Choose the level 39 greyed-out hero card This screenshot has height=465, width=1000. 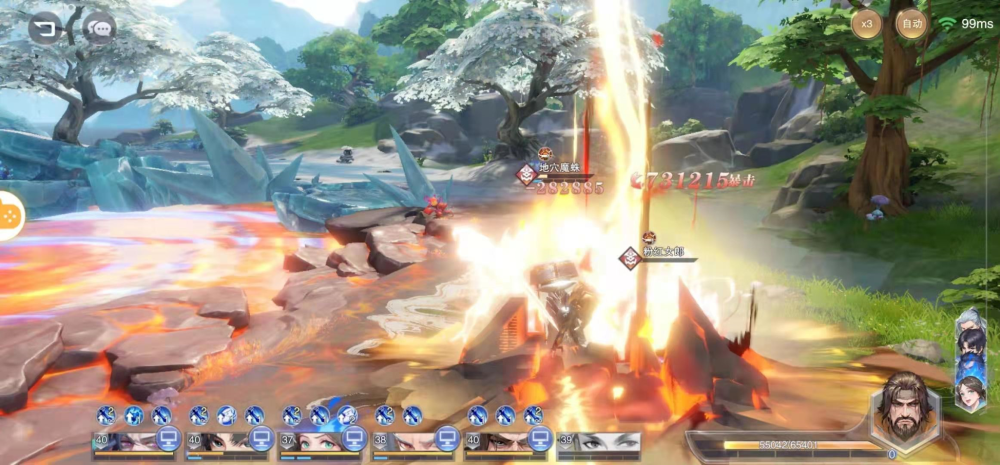[599, 442]
